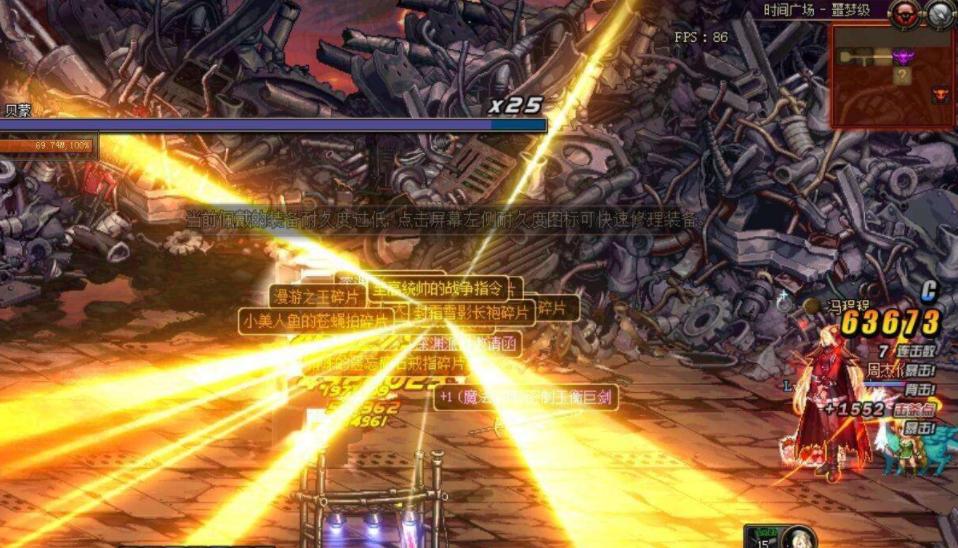Click the 小美人鱼的苍蝇拍碎片 item label
958x548 pixels.
pos(314,321)
